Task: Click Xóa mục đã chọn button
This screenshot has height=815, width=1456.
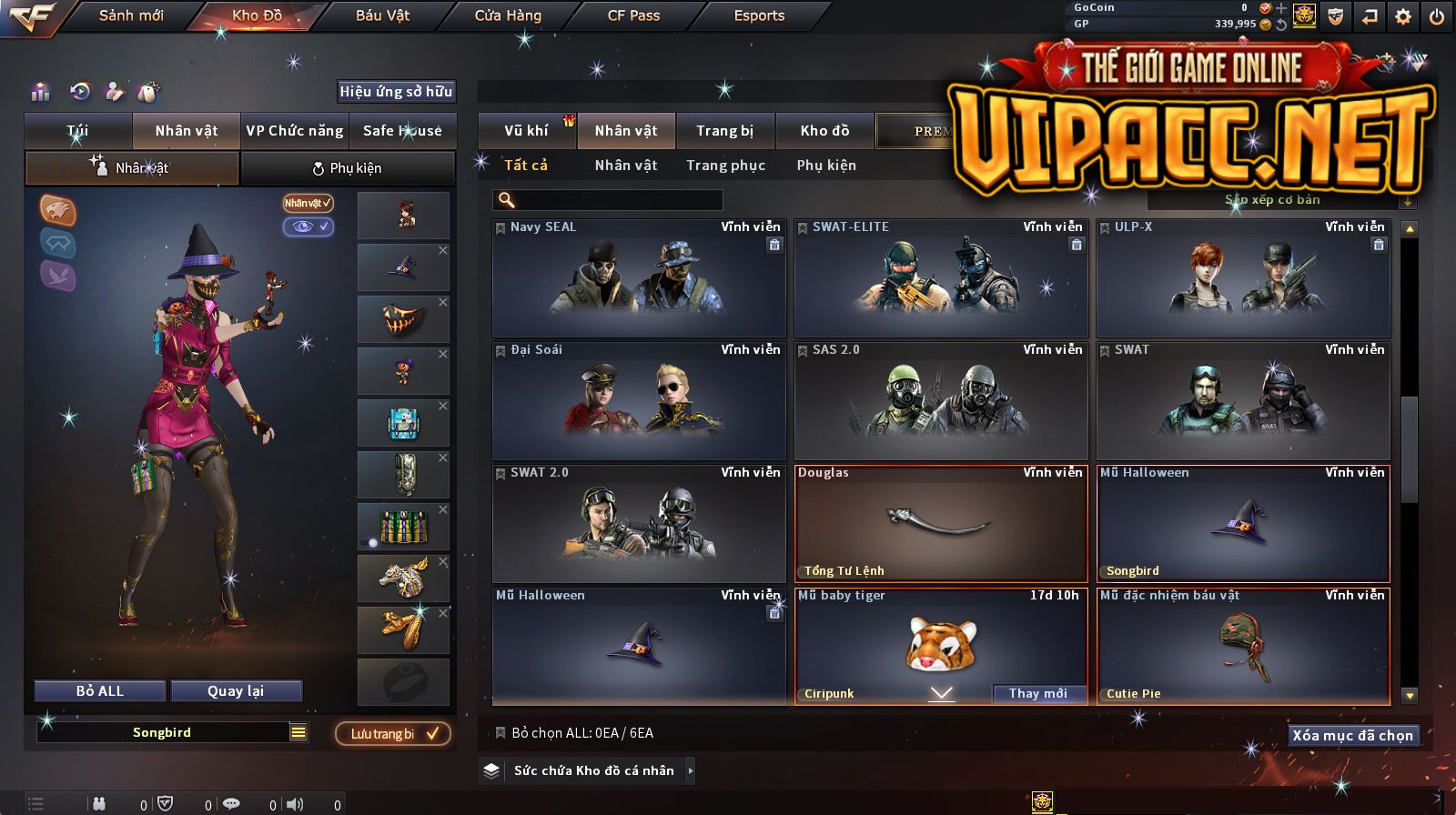Action: pos(1352,735)
